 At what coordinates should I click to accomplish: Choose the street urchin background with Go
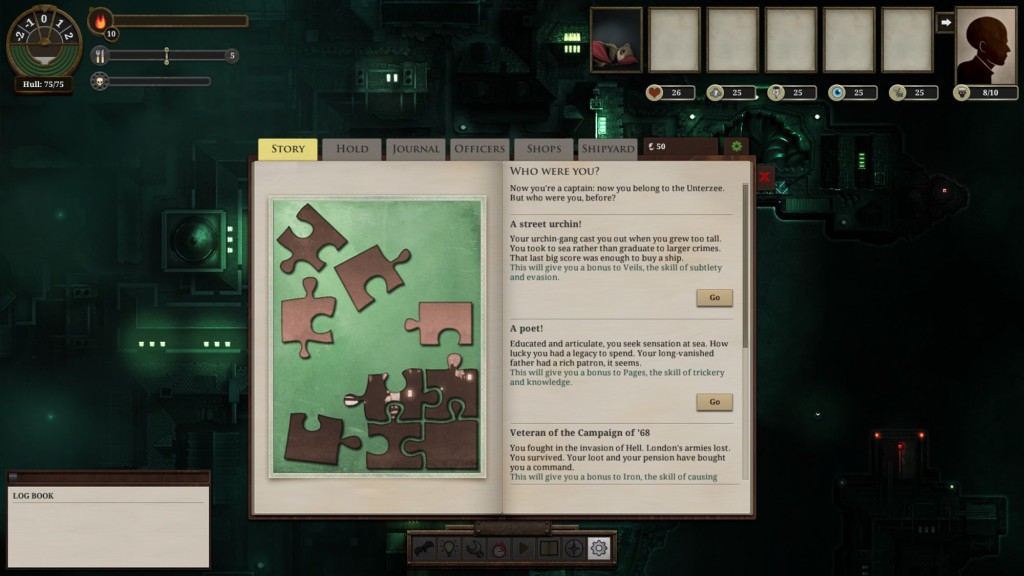click(x=714, y=298)
